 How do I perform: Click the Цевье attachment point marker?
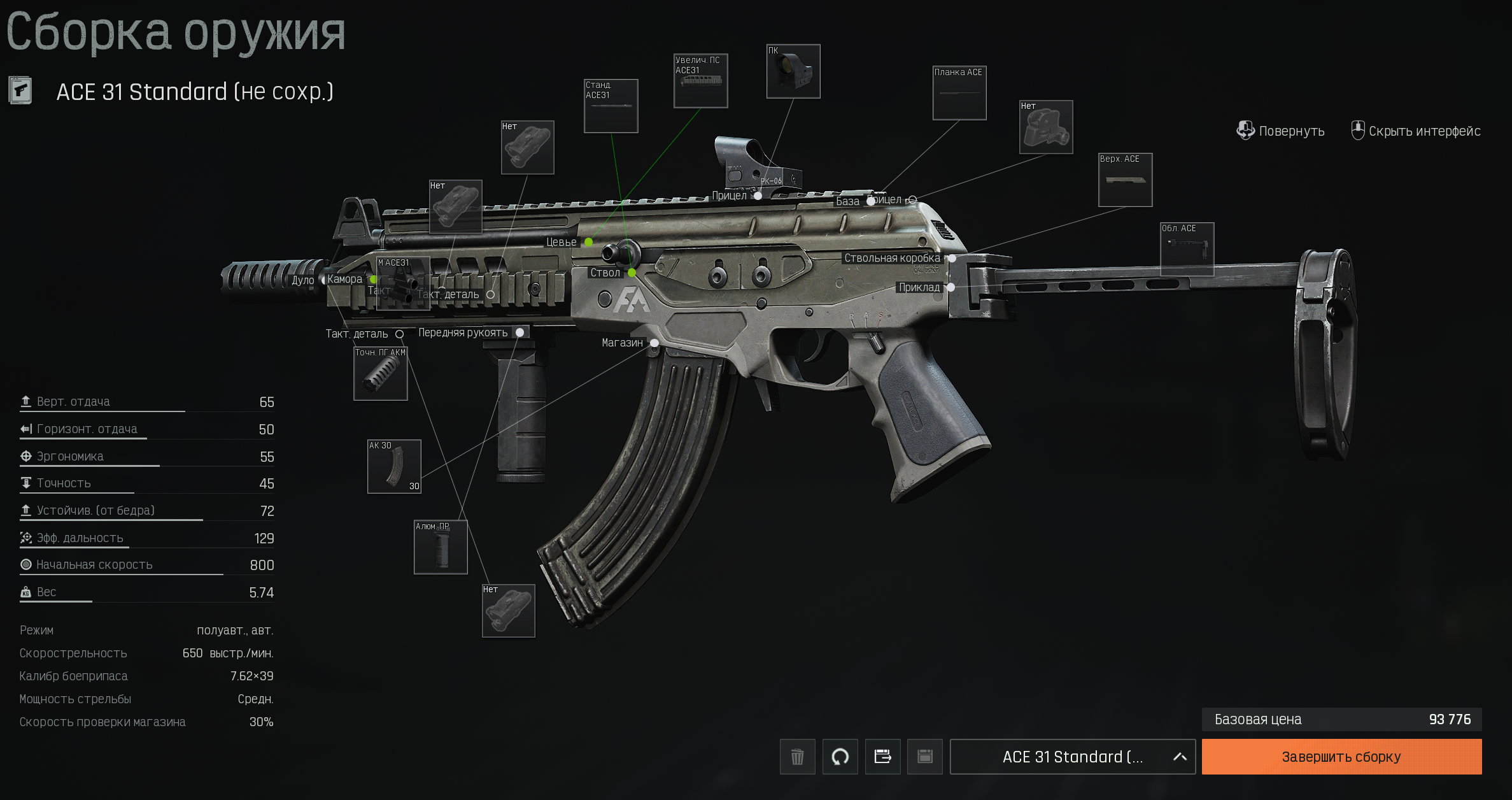tap(589, 242)
